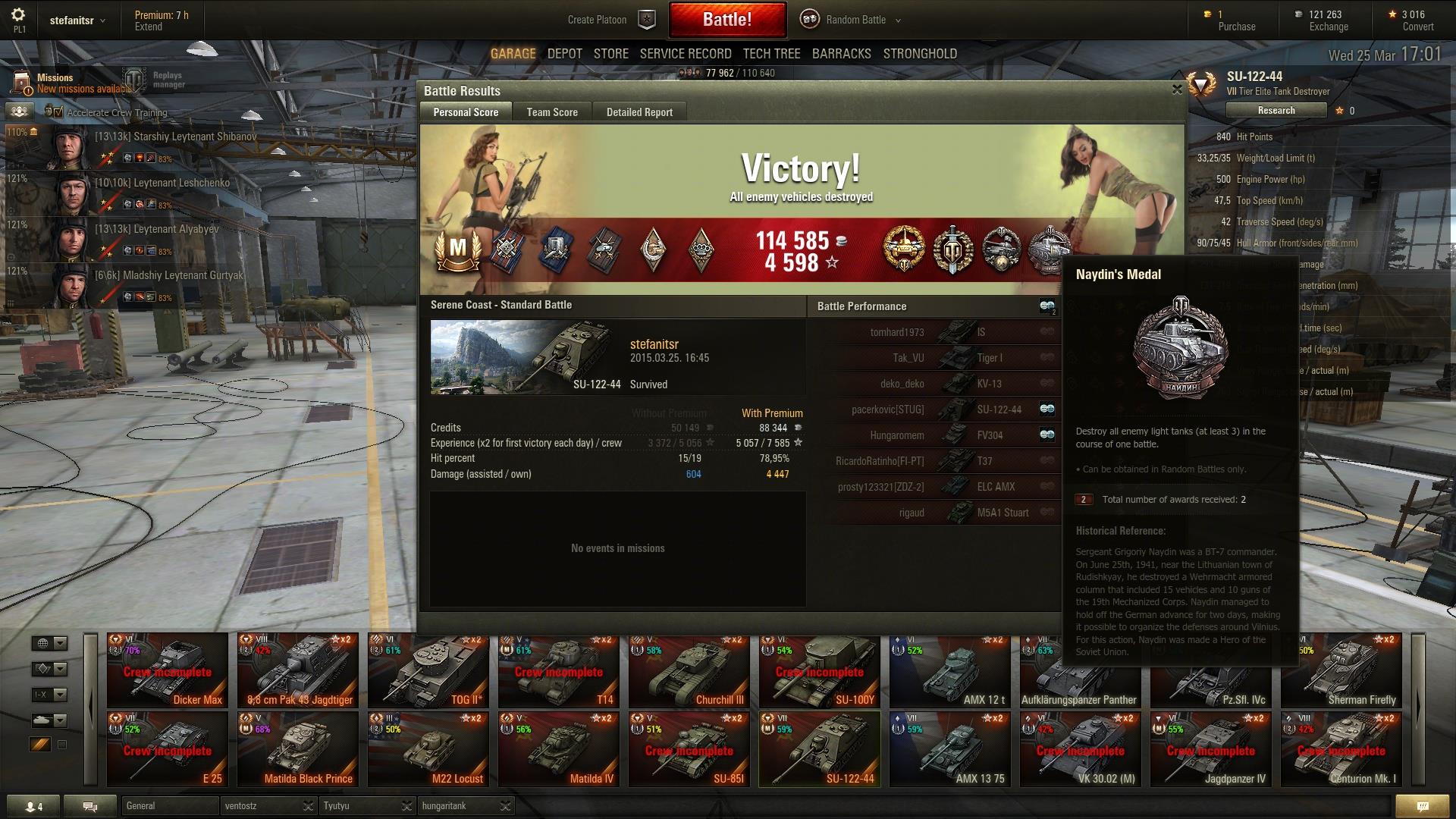The height and width of the screenshot is (819, 1456).
Task: Start a match with the Battle! button
Action: (x=726, y=20)
